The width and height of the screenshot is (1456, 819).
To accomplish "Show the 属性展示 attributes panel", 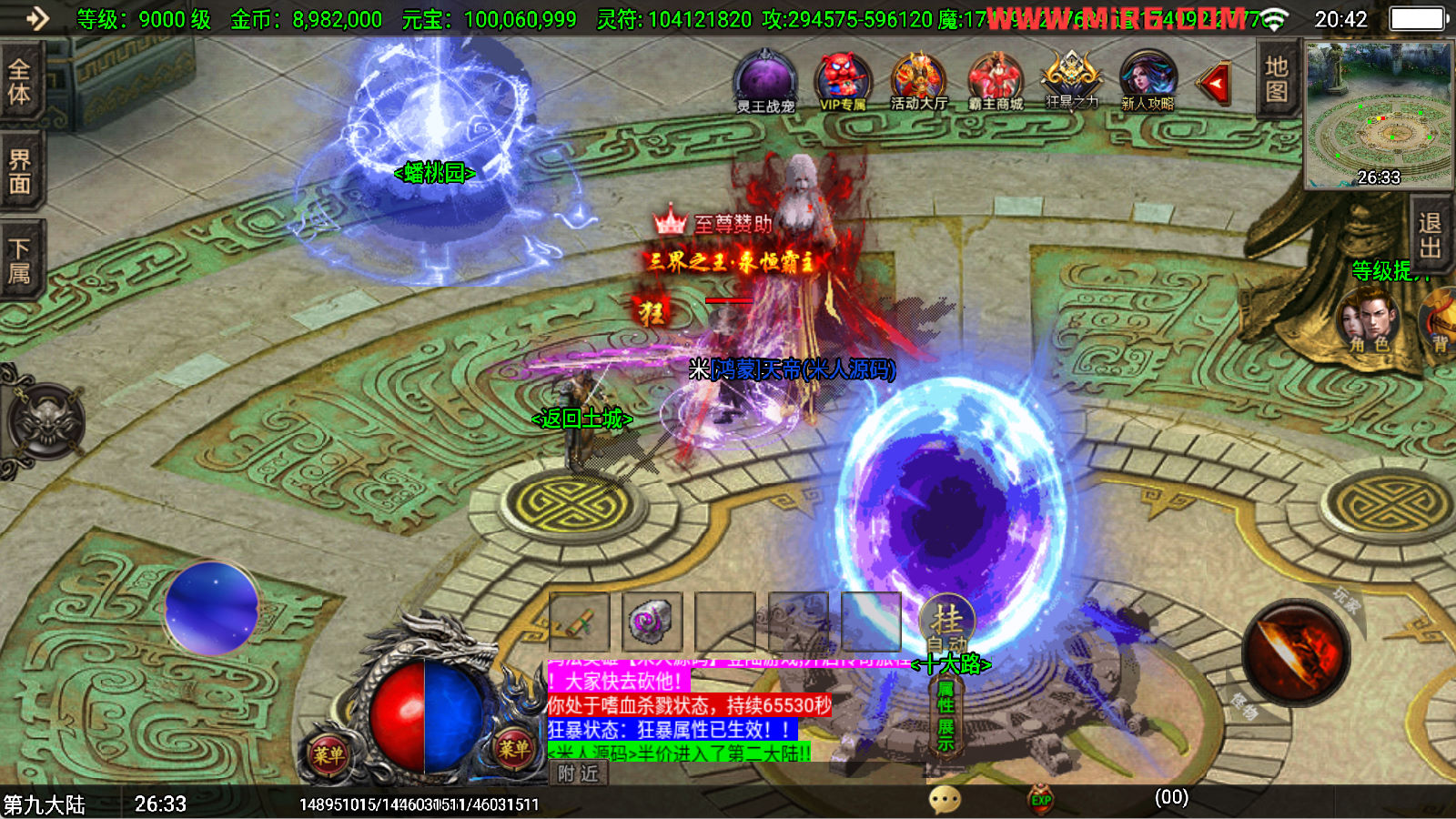I will click(x=945, y=717).
